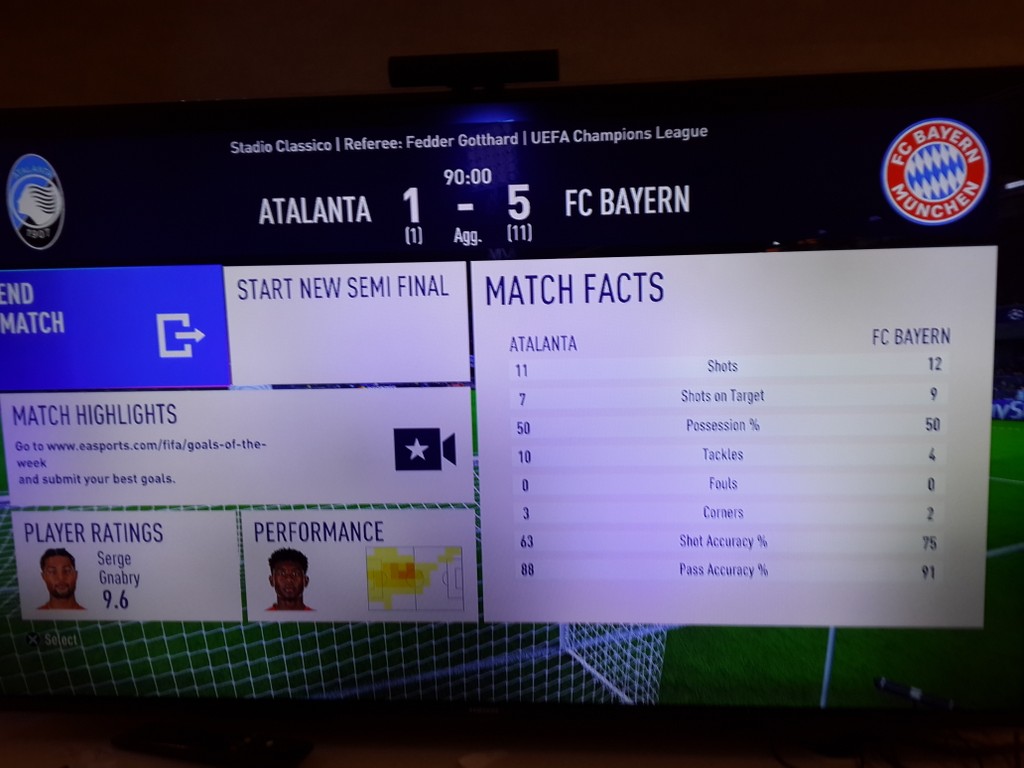Open Player Ratings showing Serge Gnabry
This screenshot has width=1024, height=768.
[x=127, y=565]
